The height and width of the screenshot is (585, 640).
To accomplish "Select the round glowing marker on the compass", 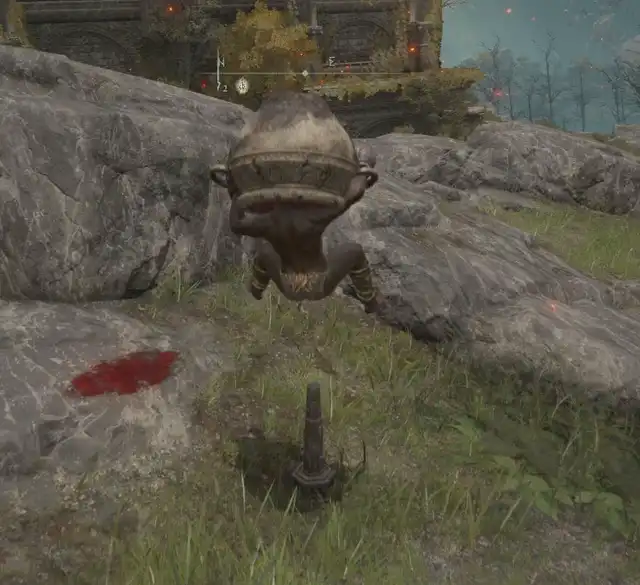I will pos(242,86).
